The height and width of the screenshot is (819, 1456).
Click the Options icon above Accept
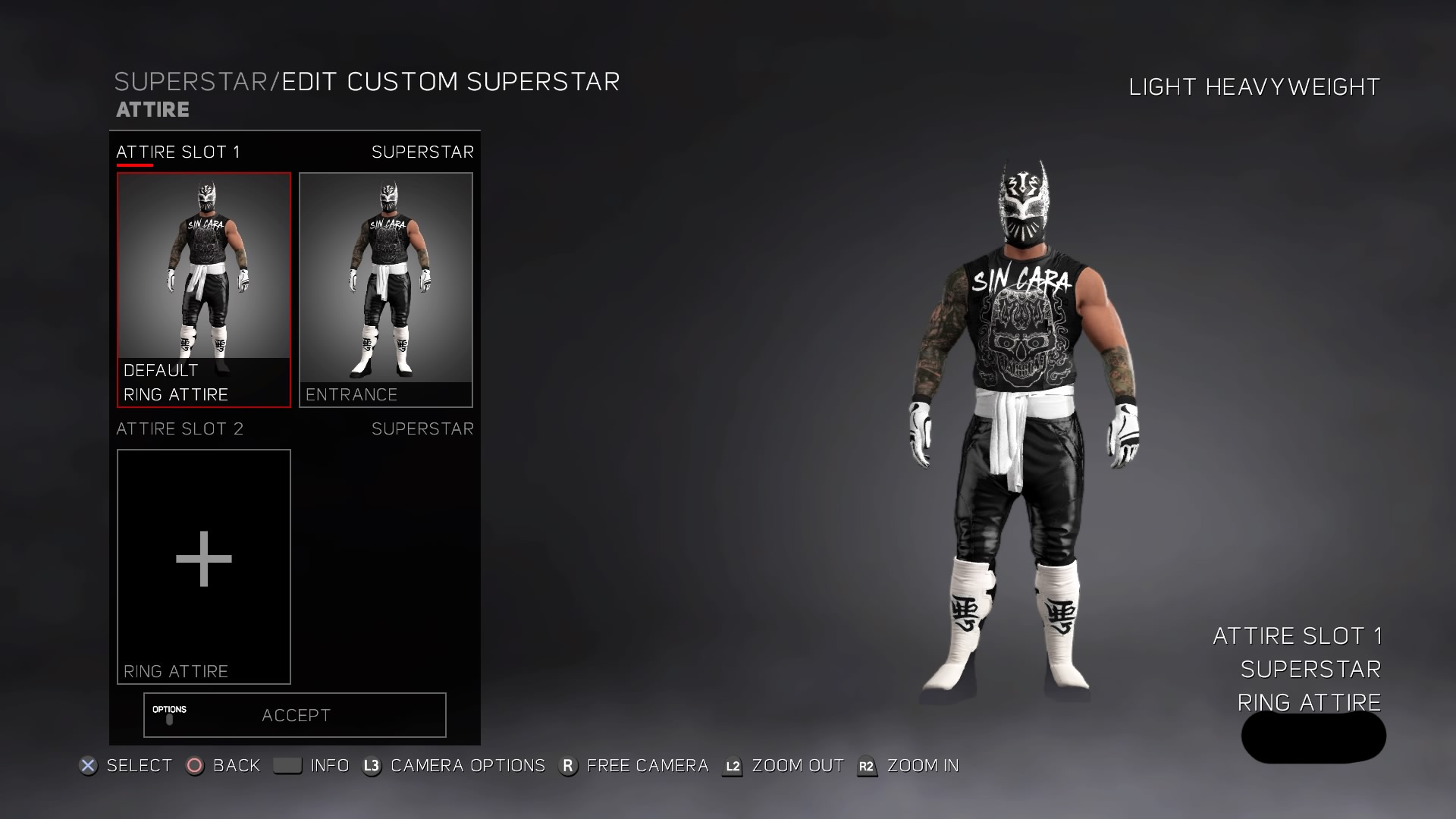(171, 715)
